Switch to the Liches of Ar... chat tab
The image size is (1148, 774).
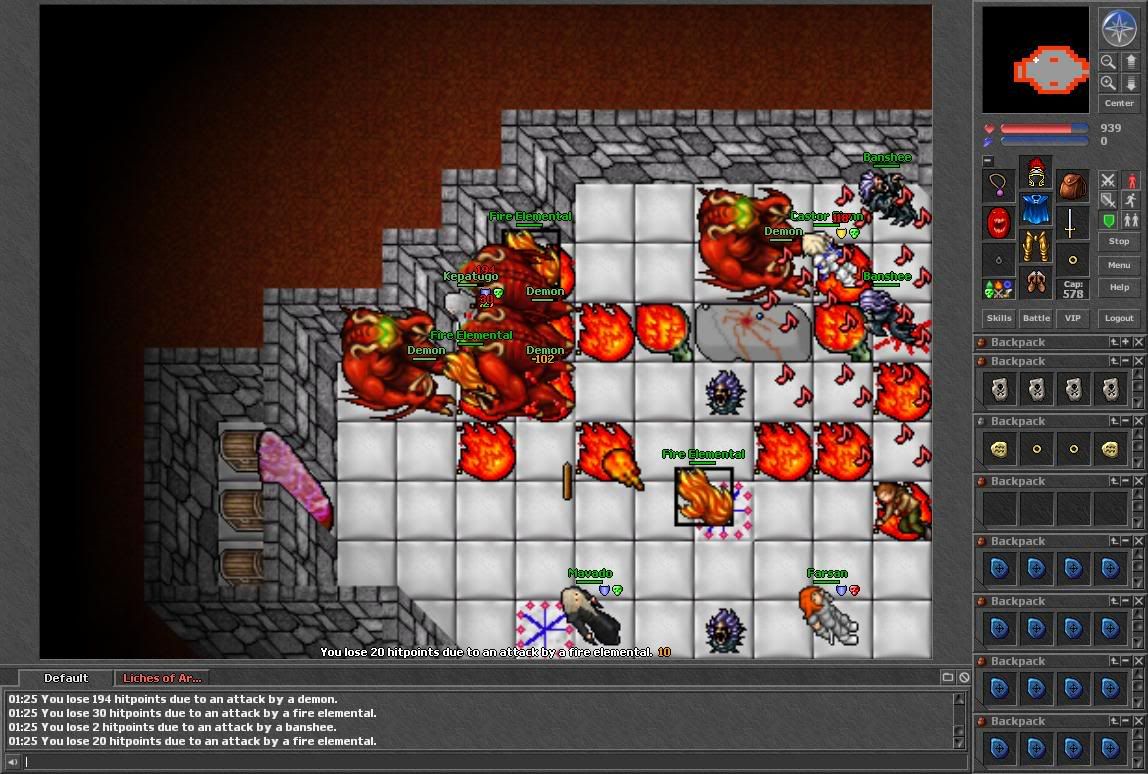(x=162, y=678)
